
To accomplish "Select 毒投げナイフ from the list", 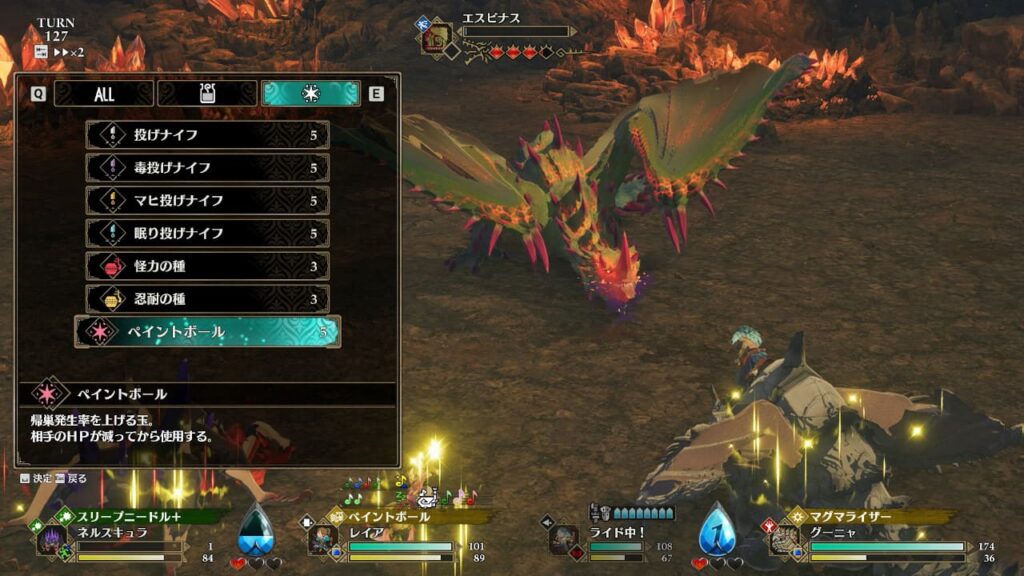I will pyautogui.click(x=208, y=168).
